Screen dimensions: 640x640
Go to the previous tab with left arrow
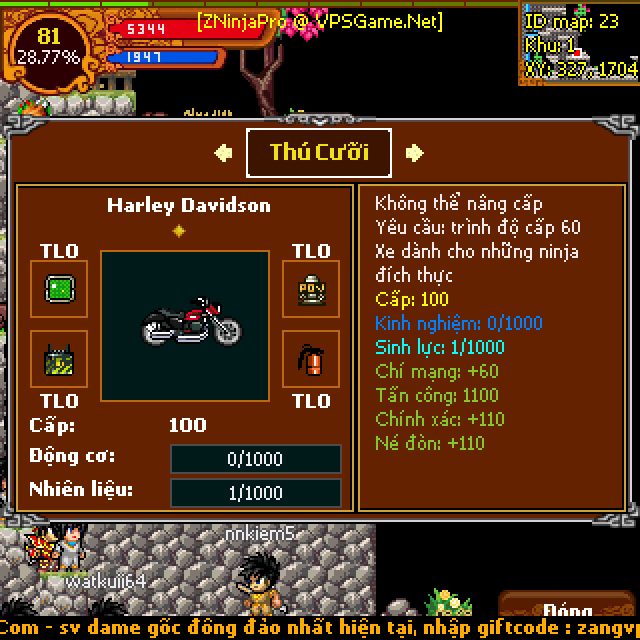coord(224,152)
